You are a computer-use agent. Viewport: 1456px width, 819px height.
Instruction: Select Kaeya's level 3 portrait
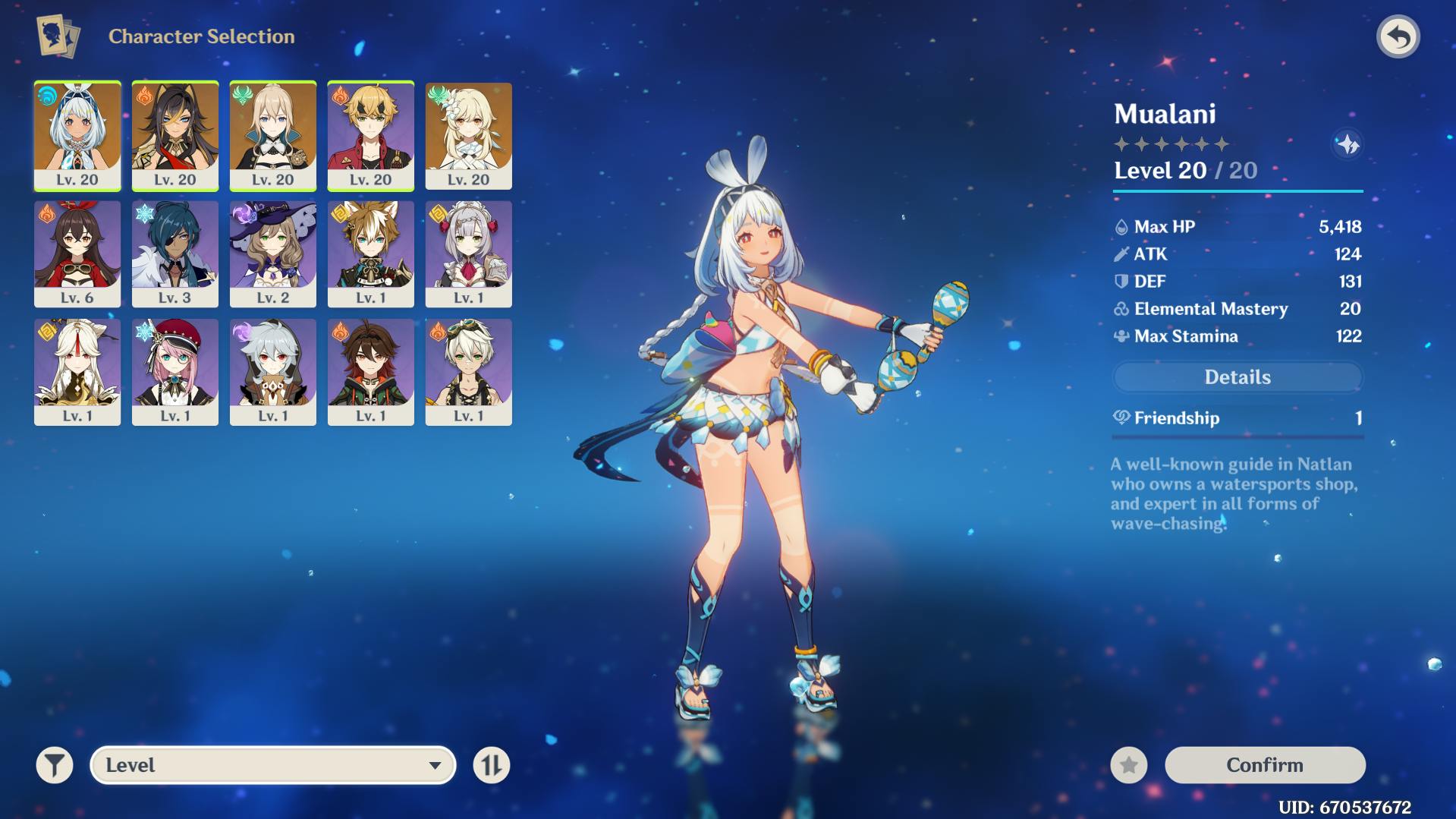(x=175, y=254)
